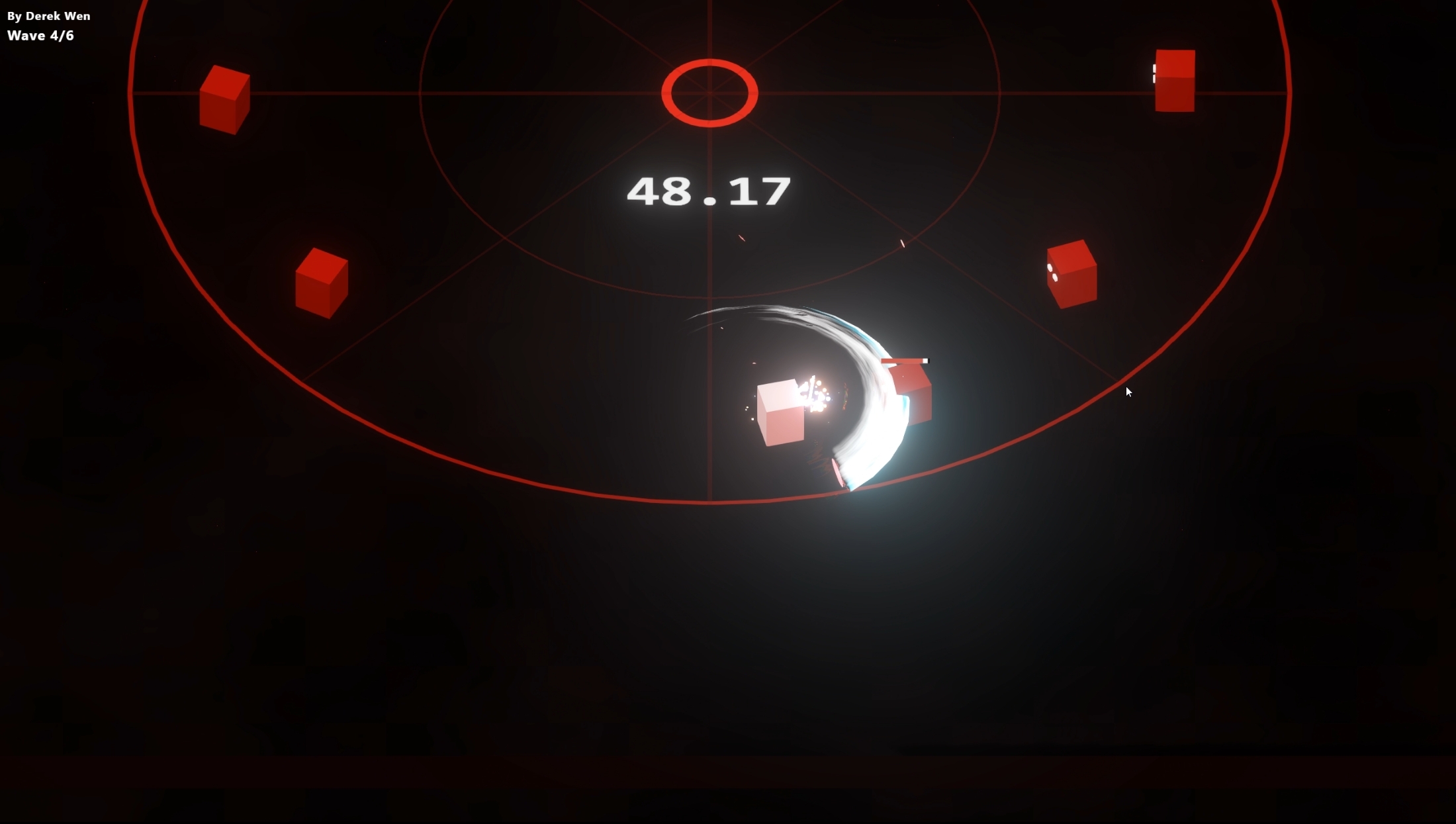Image resolution: width=1456 pixels, height=824 pixels.
Task: Click the enemy health bar above the cube
Action: (x=903, y=360)
